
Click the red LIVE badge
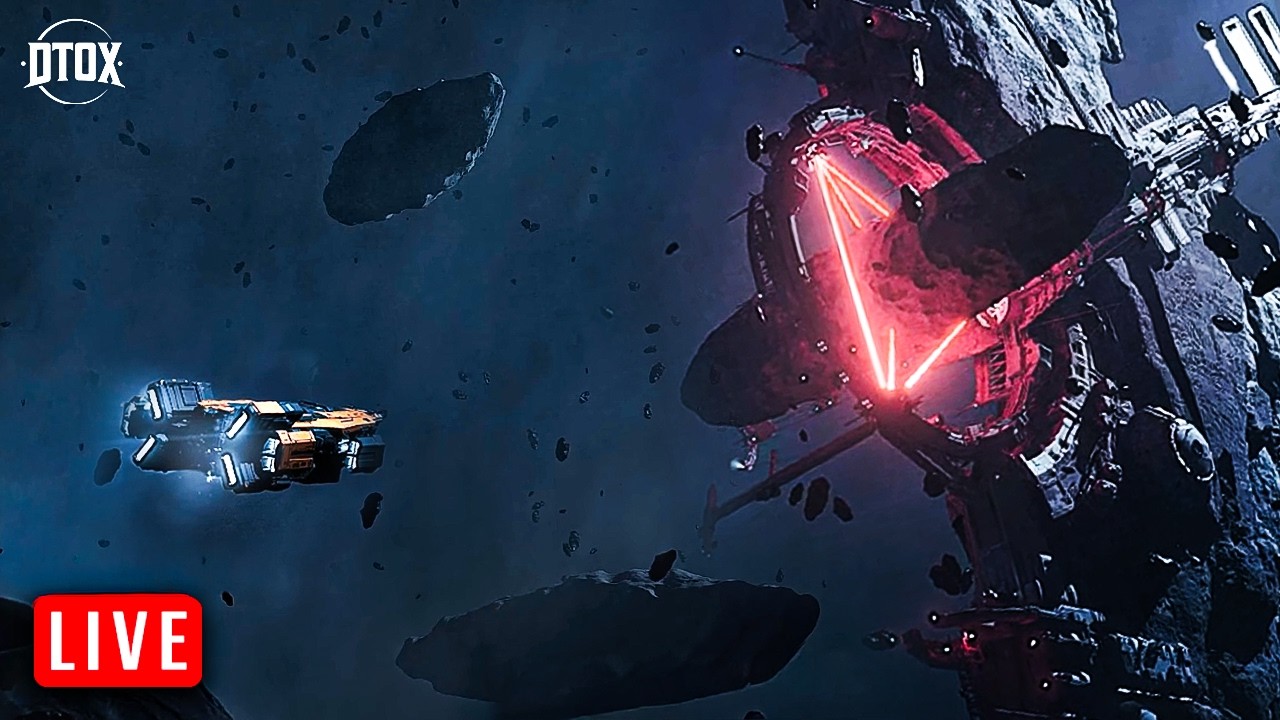(118, 640)
